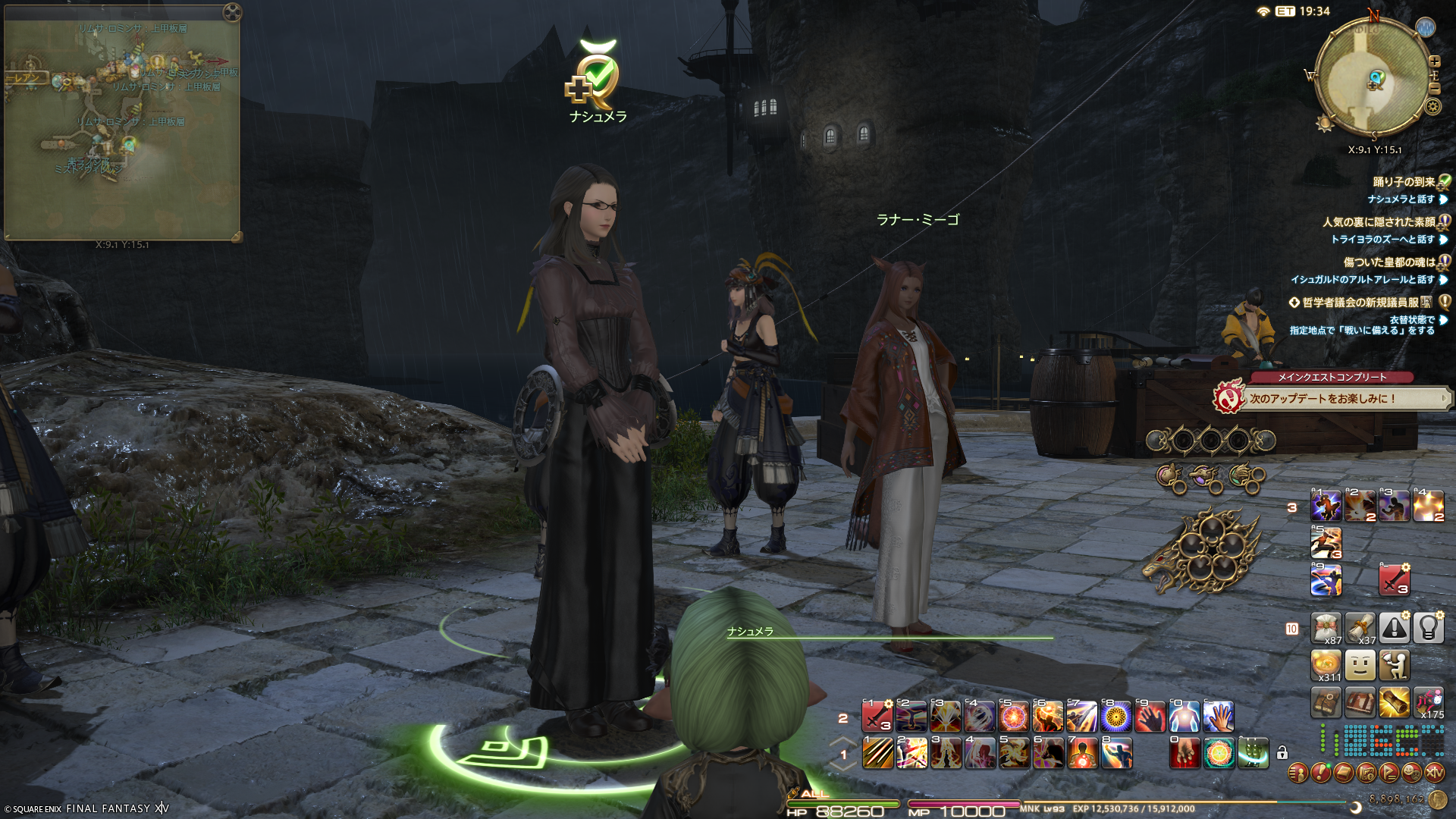Zoom out the minimap with the minus button
The image size is (1456, 819).
1434,89
